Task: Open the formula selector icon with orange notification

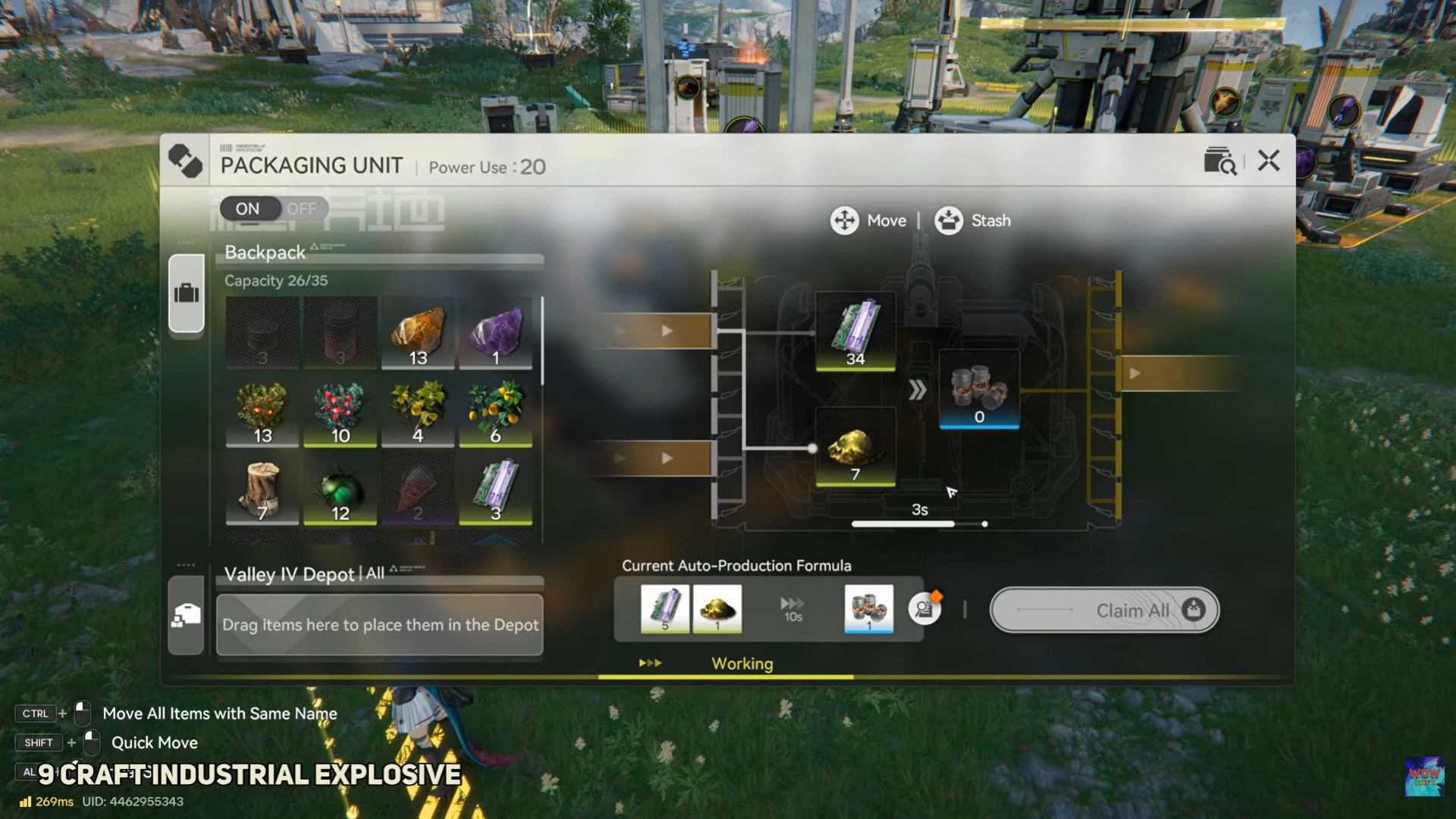Action: point(924,610)
